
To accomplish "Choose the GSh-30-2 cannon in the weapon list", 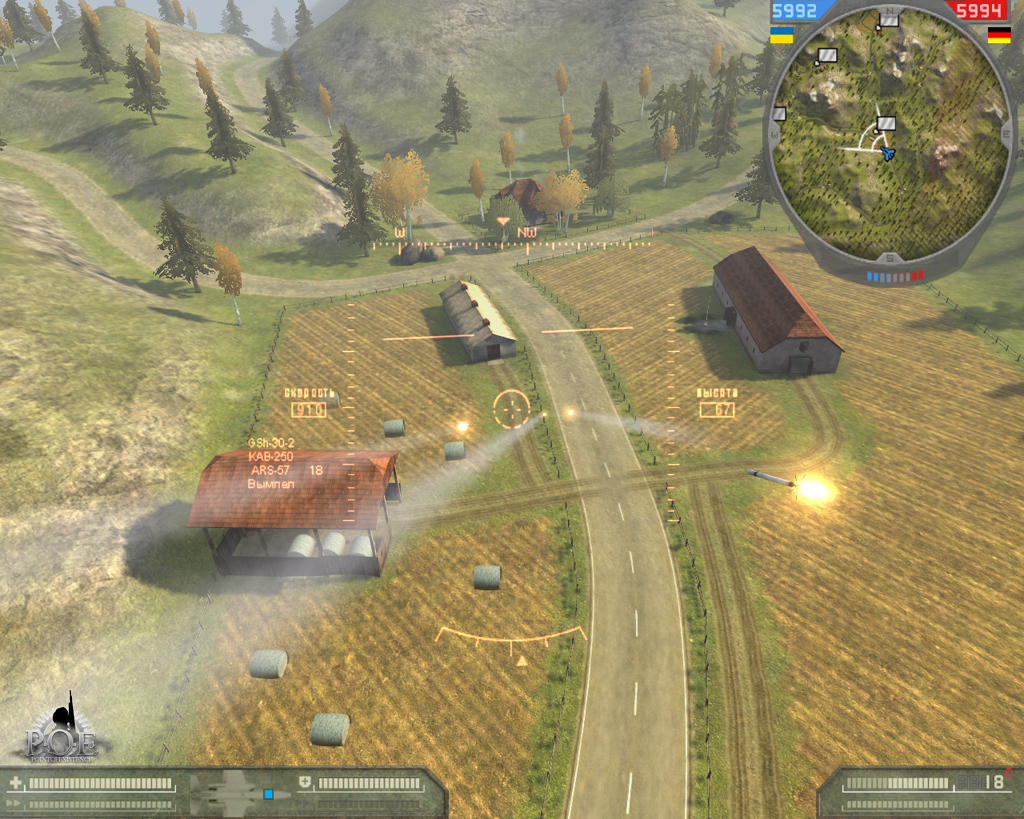I will [271, 443].
